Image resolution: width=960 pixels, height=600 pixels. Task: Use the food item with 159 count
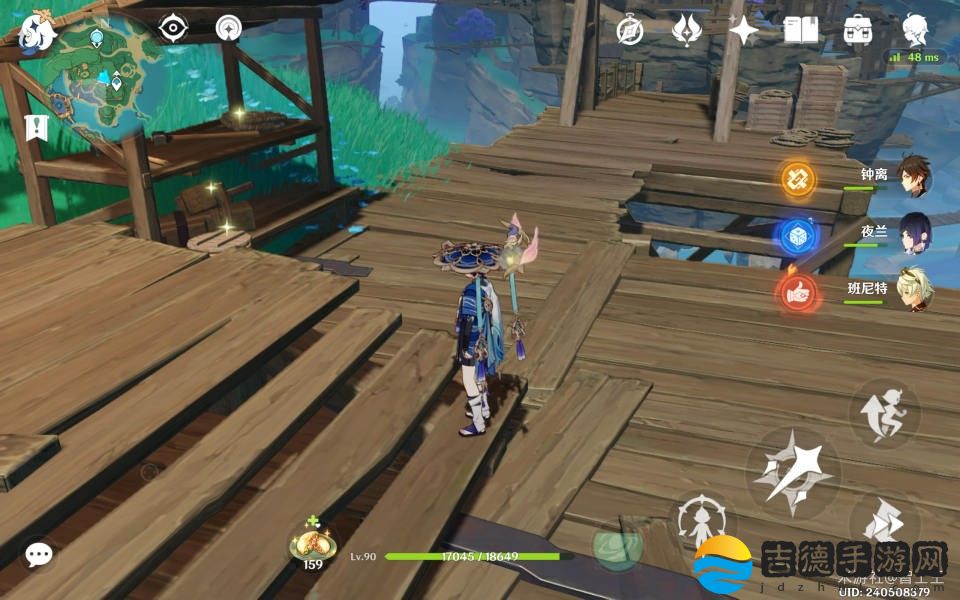[x=313, y=545]
